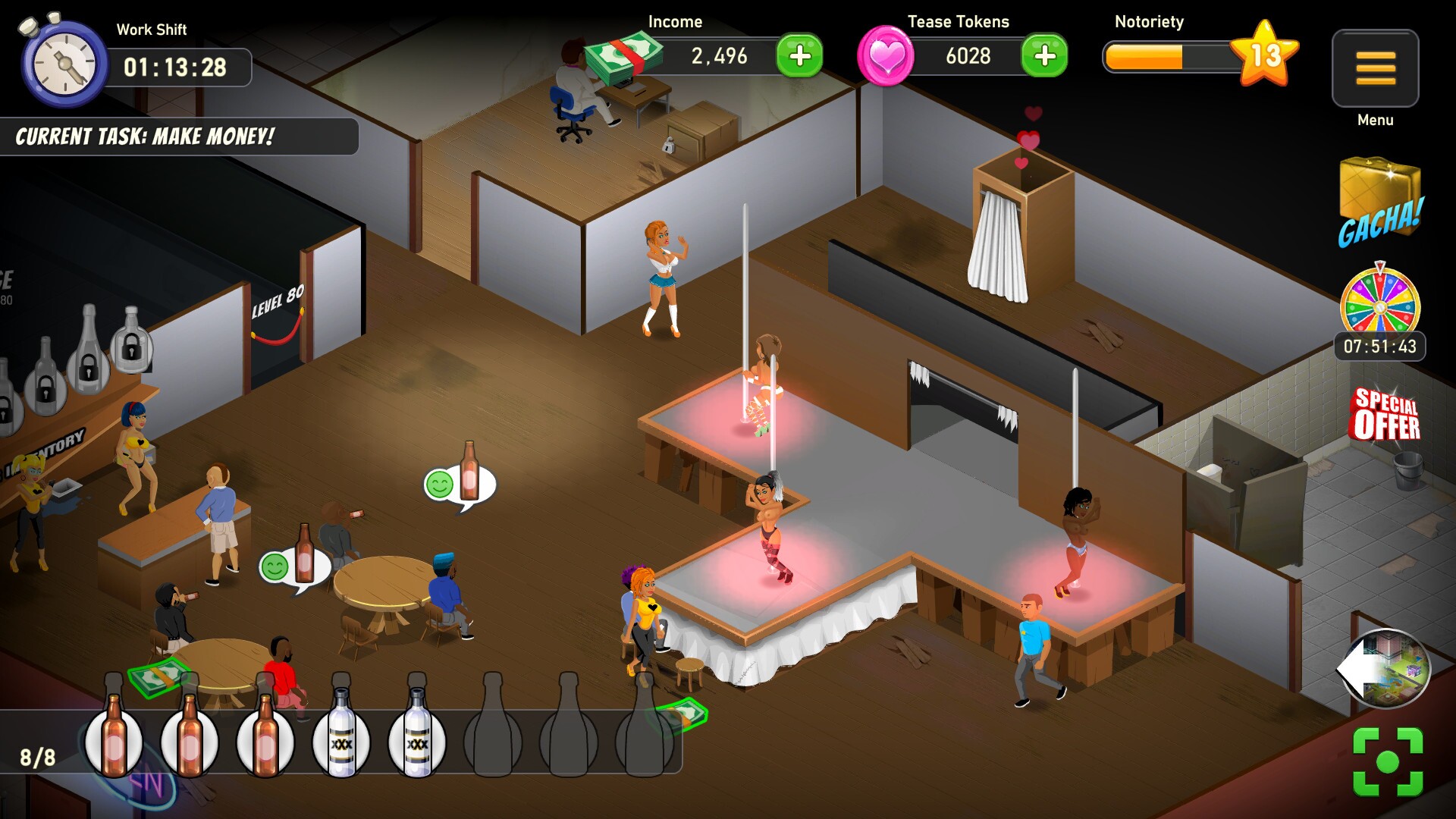Open the Special Offer

point(1385,413)
